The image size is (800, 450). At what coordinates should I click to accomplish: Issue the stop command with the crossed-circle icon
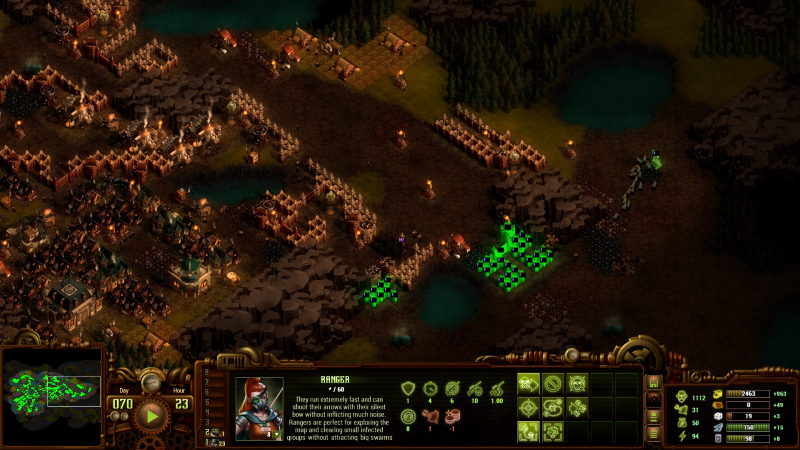click(x=553, y=383)
